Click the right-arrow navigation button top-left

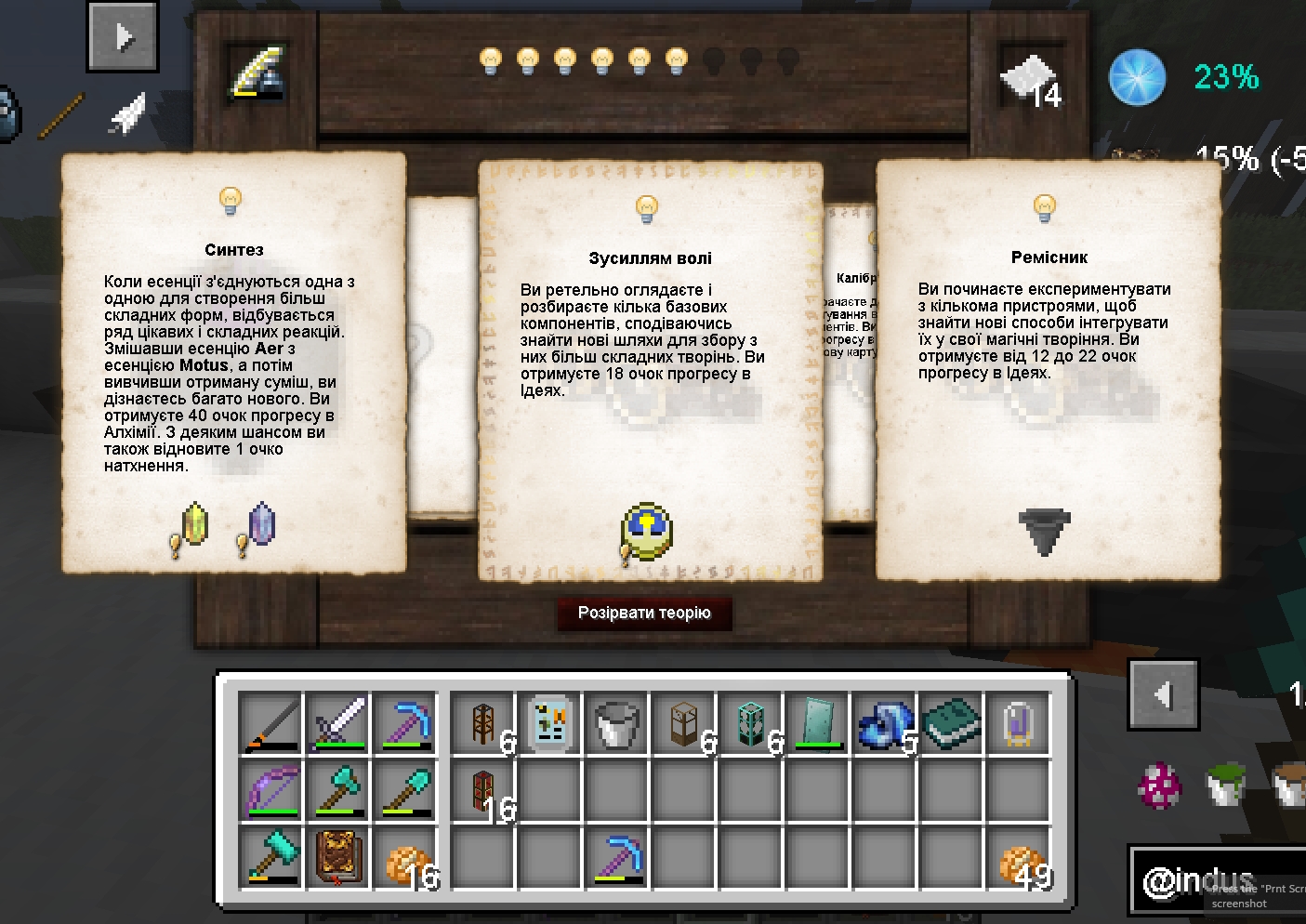123,37
